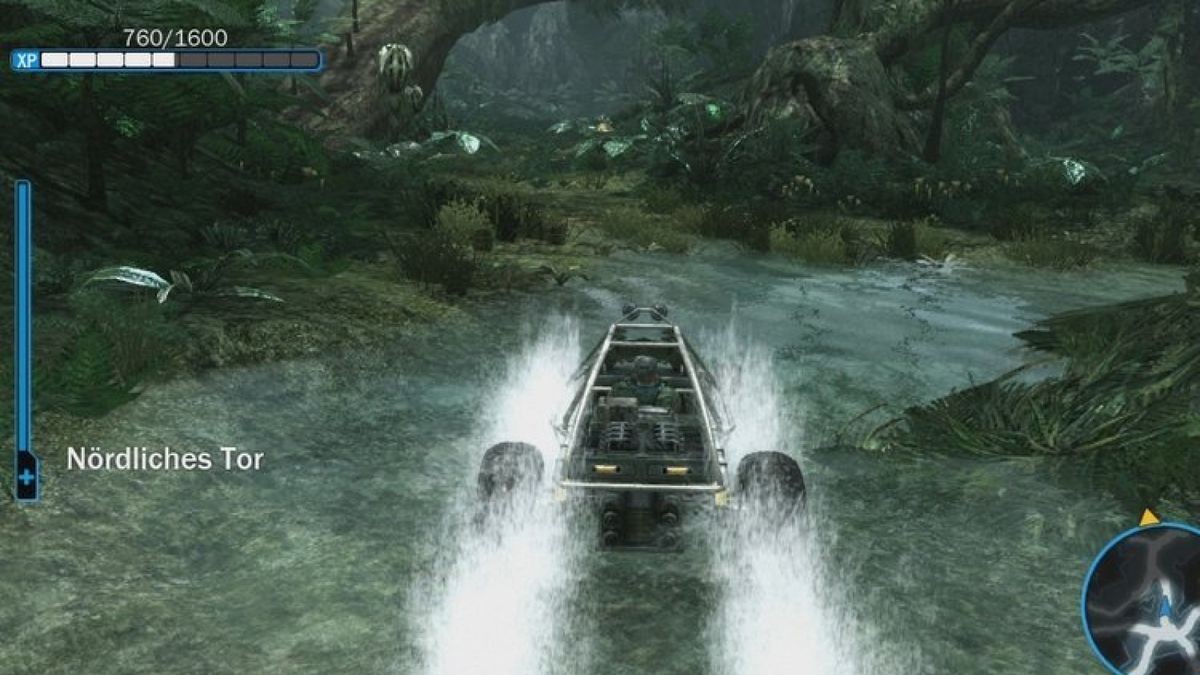Click the XP badge icon
The height and width of the screenshot is (675, 1200).
tap(25, 60)
